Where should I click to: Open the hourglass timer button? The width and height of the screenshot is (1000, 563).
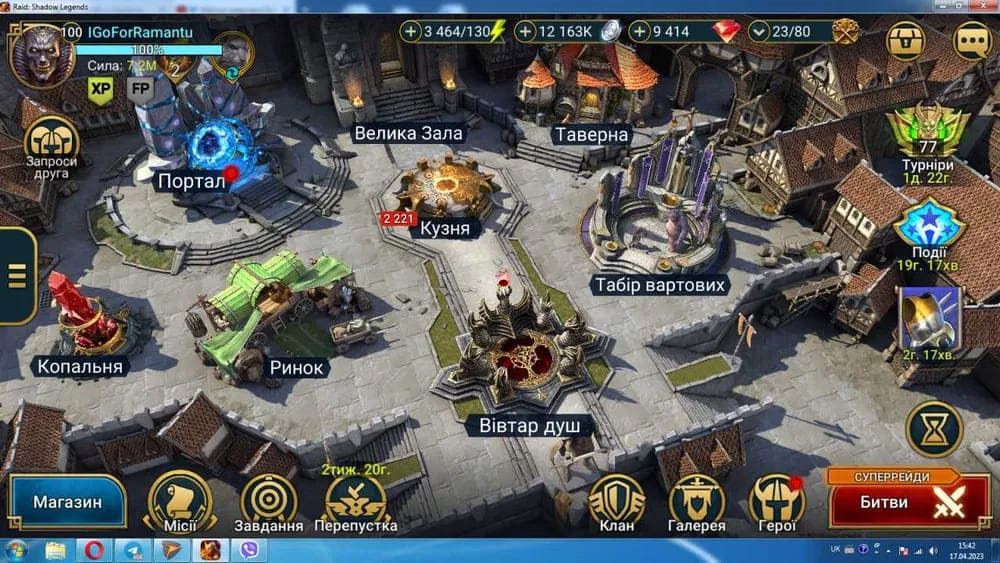click(934, 429)
